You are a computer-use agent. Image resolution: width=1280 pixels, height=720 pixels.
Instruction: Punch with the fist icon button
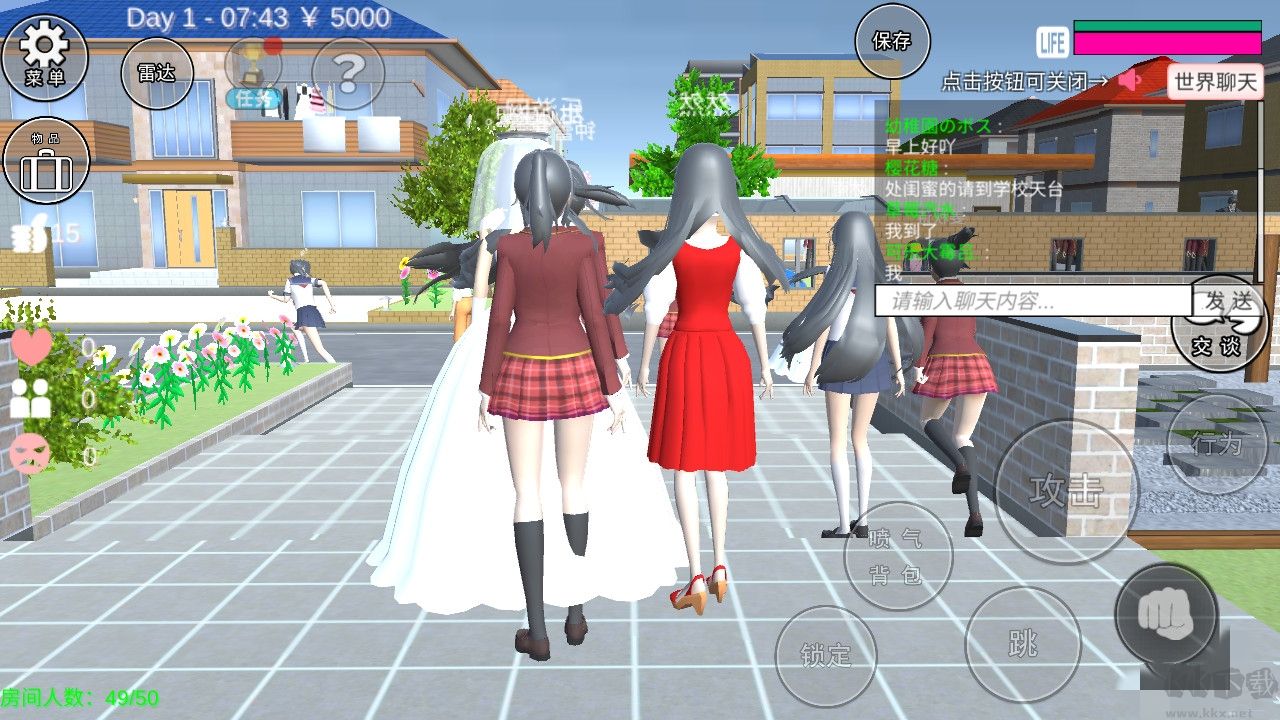(x=1166, y=614)
